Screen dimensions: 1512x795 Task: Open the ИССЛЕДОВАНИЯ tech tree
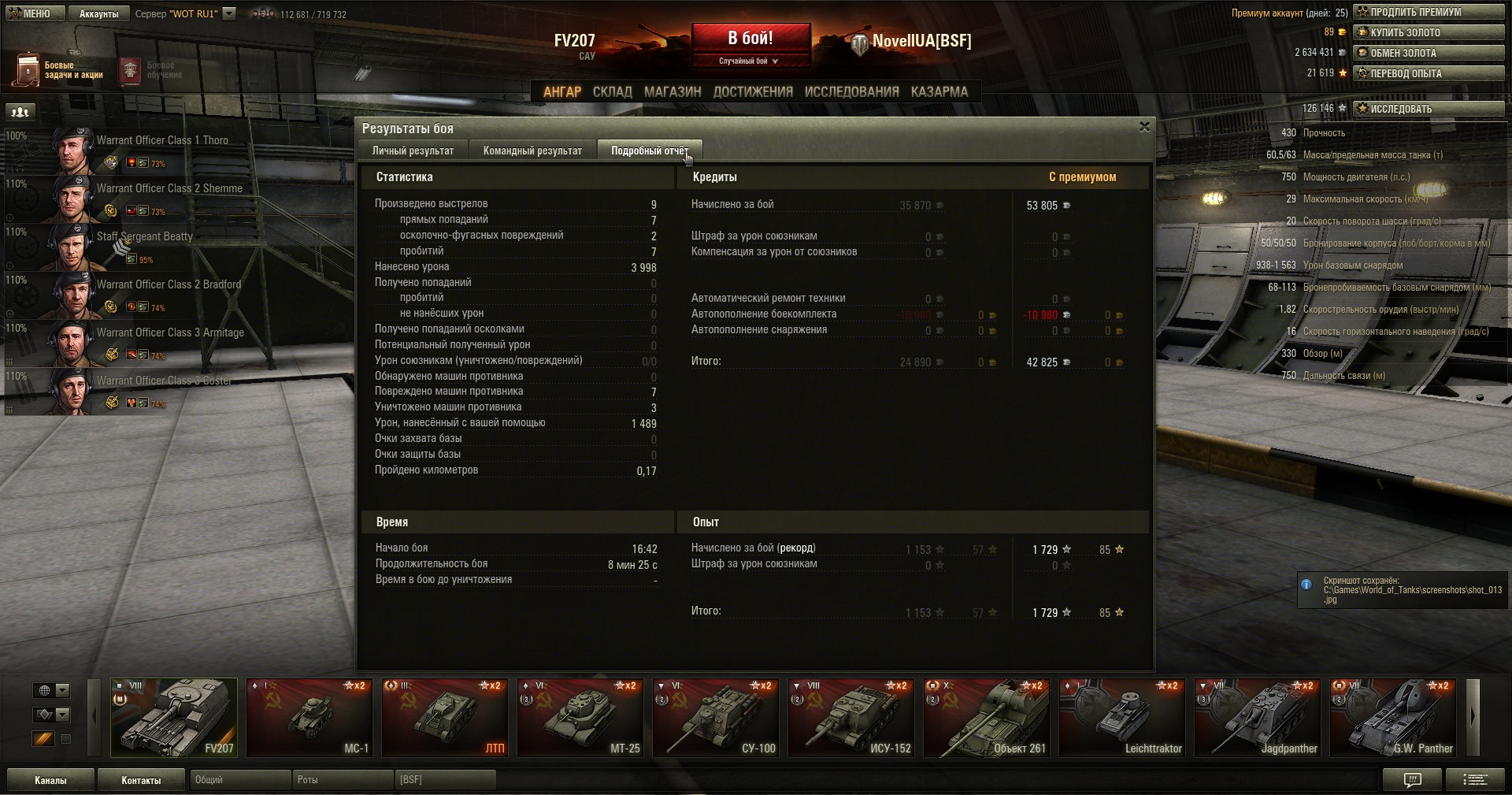(x=851, y=91)
